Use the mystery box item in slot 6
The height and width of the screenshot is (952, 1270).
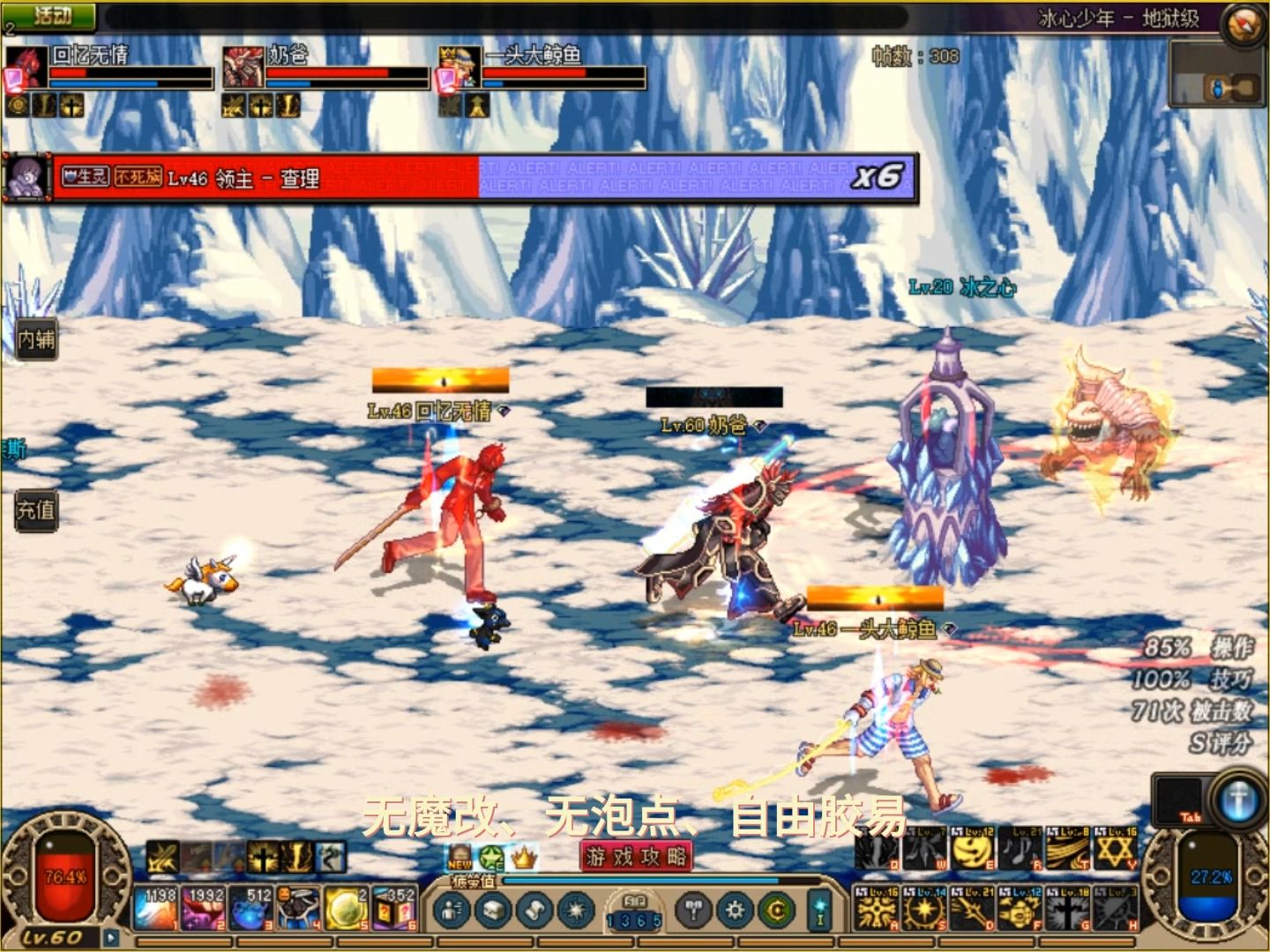pyautogui.click(x=394, y=910)
